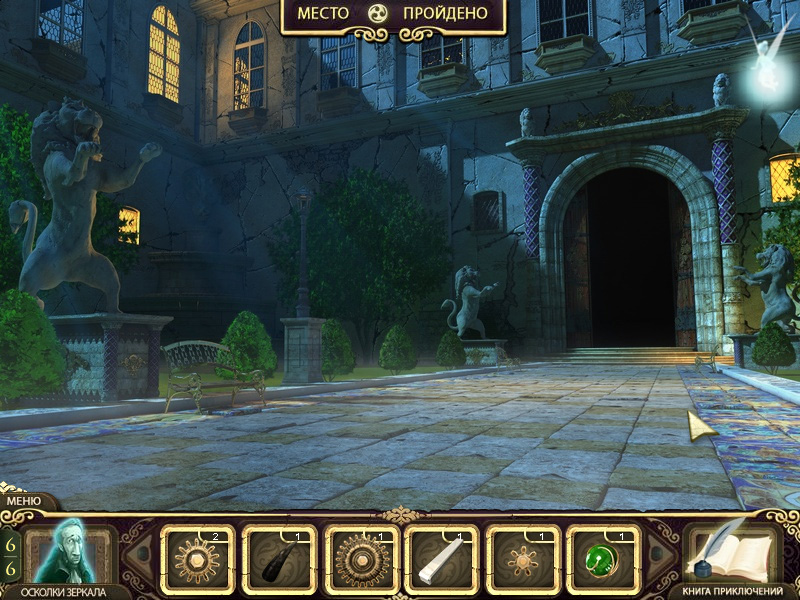The width and height of the screenshot is (800, 600).
Task: Open the Меню button
Action: coord(23,501)
